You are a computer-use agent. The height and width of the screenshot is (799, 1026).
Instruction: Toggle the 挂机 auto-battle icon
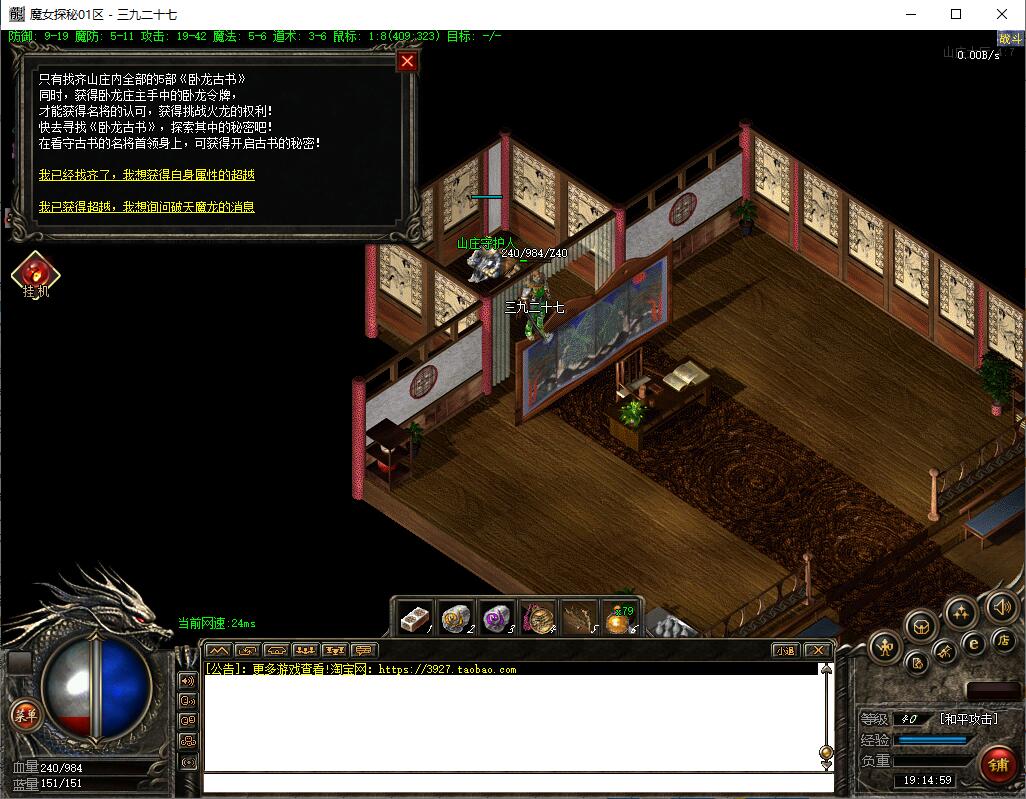click(35, 272)
